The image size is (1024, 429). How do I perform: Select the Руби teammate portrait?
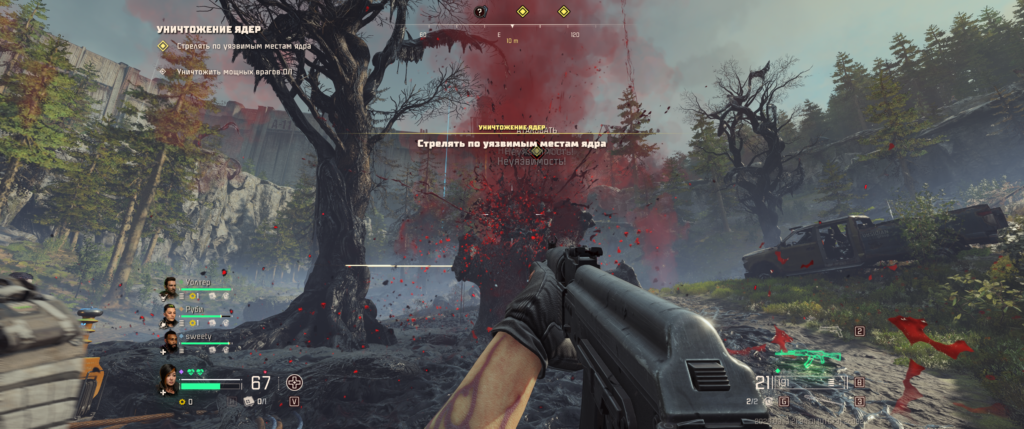(x=171, y=316)
